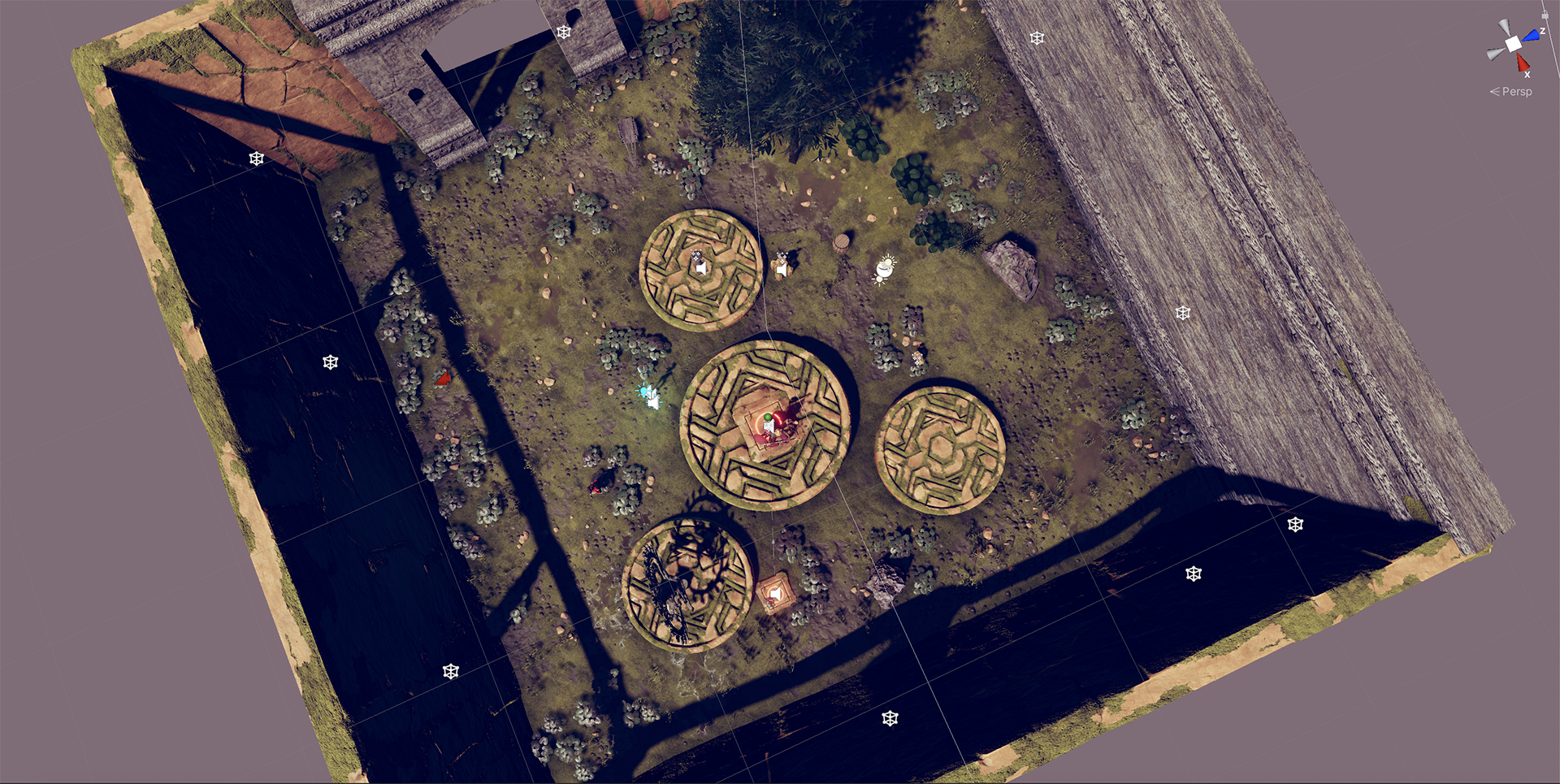
Task: Click the blue Z cone to align the view
Action: (1532, 34)
